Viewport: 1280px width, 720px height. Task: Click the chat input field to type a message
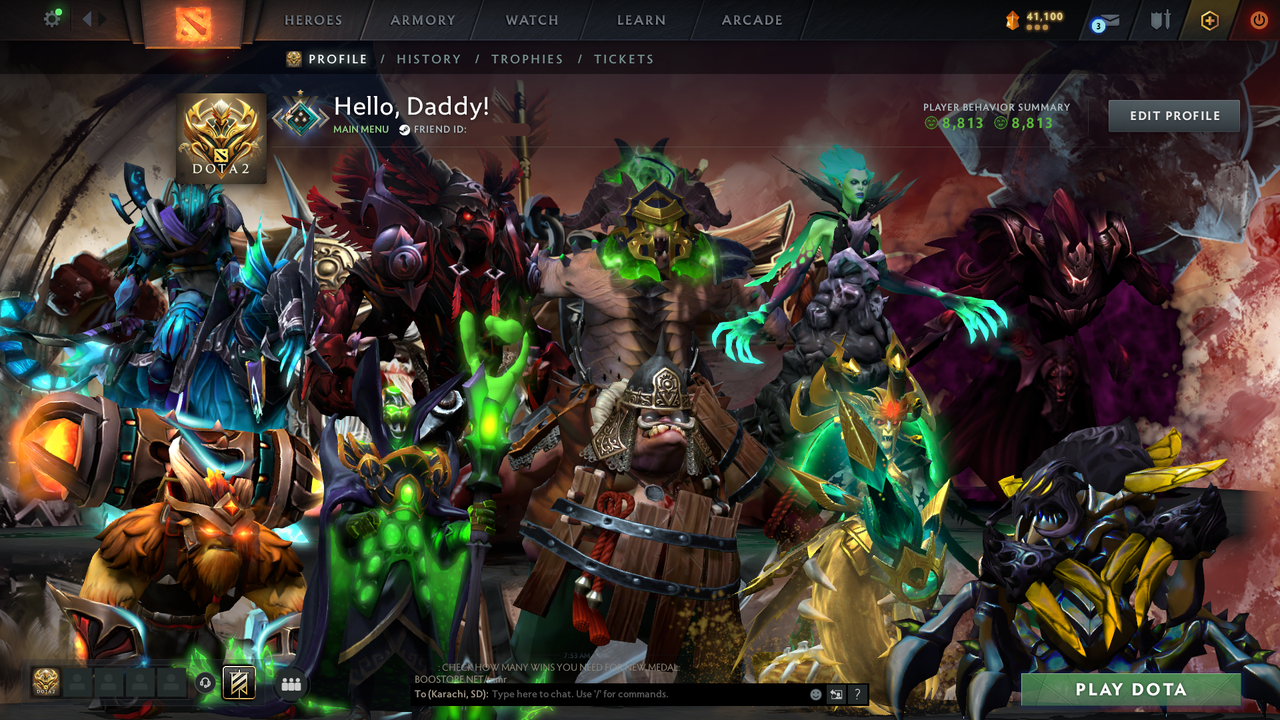click(x=620, y=694)
